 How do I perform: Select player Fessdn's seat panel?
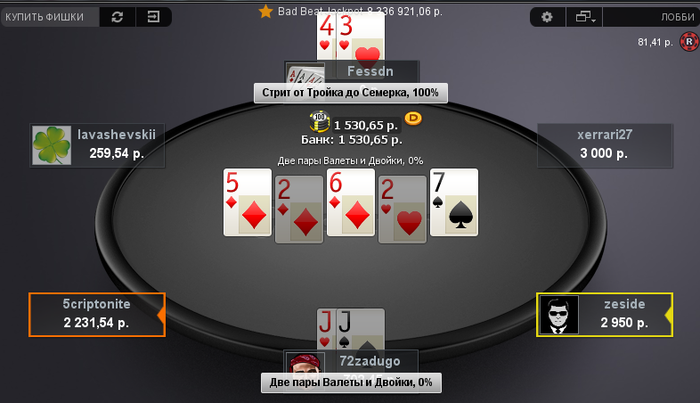pyautogui.click(x=352, y=72)
